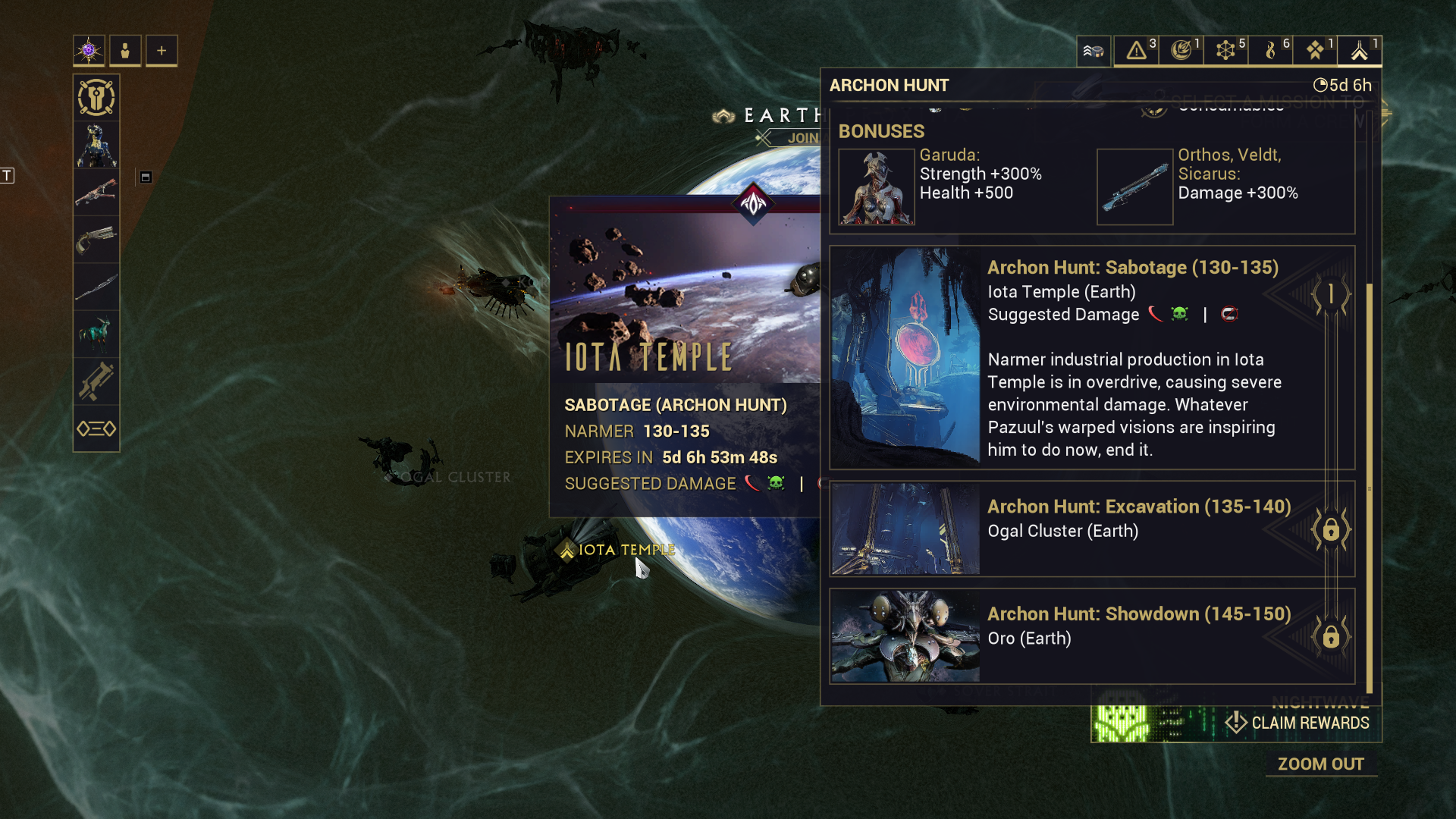
Task: Click the purple starburst profile glyph
Action: click(89, 51)
